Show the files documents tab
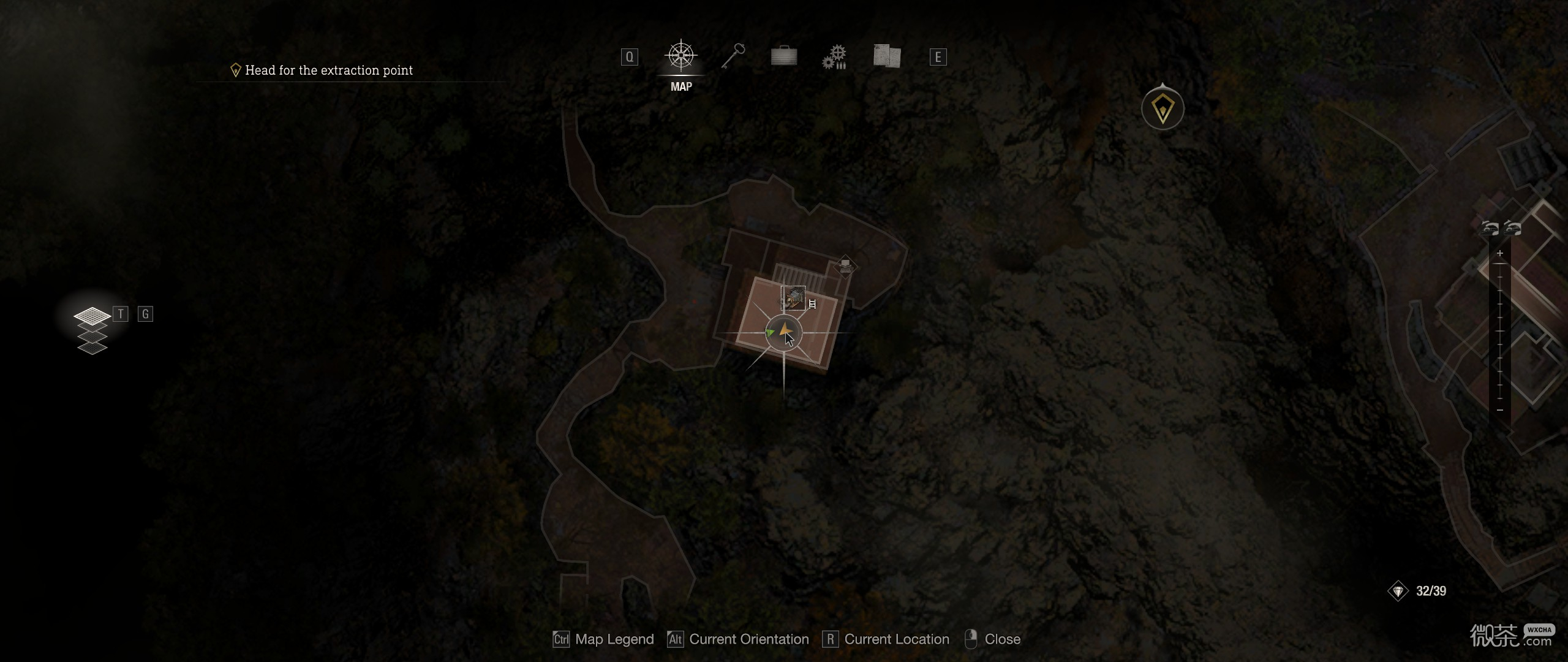1568x662 pixels. click(x=886, y=56)
